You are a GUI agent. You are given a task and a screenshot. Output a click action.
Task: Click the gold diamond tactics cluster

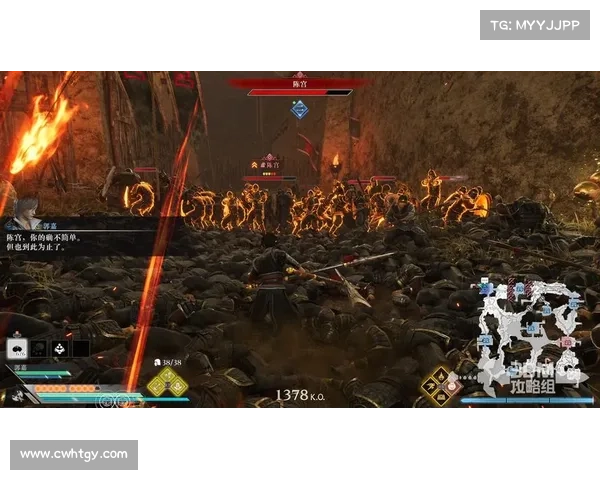439,384
